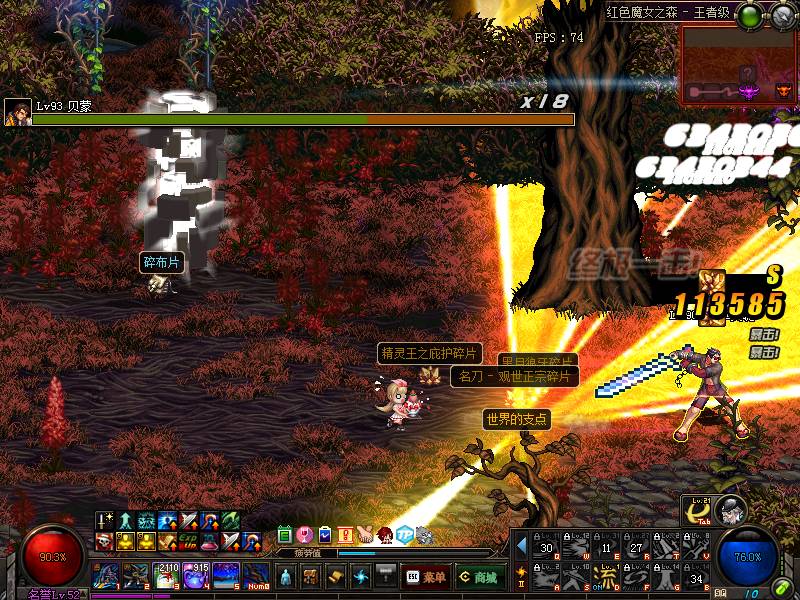This screenshot has height=600, width=800.
Task: Open the 菜单 ESC menu button
Action: (x=425, y=577)
